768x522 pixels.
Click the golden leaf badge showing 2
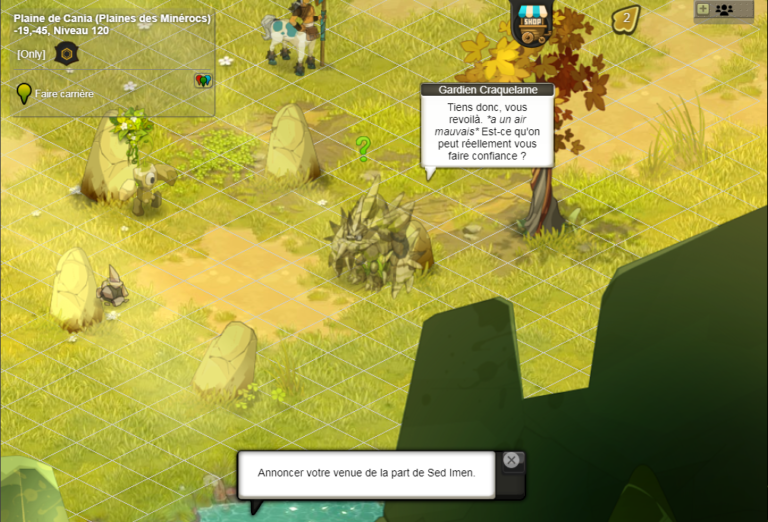coord(626,18)
